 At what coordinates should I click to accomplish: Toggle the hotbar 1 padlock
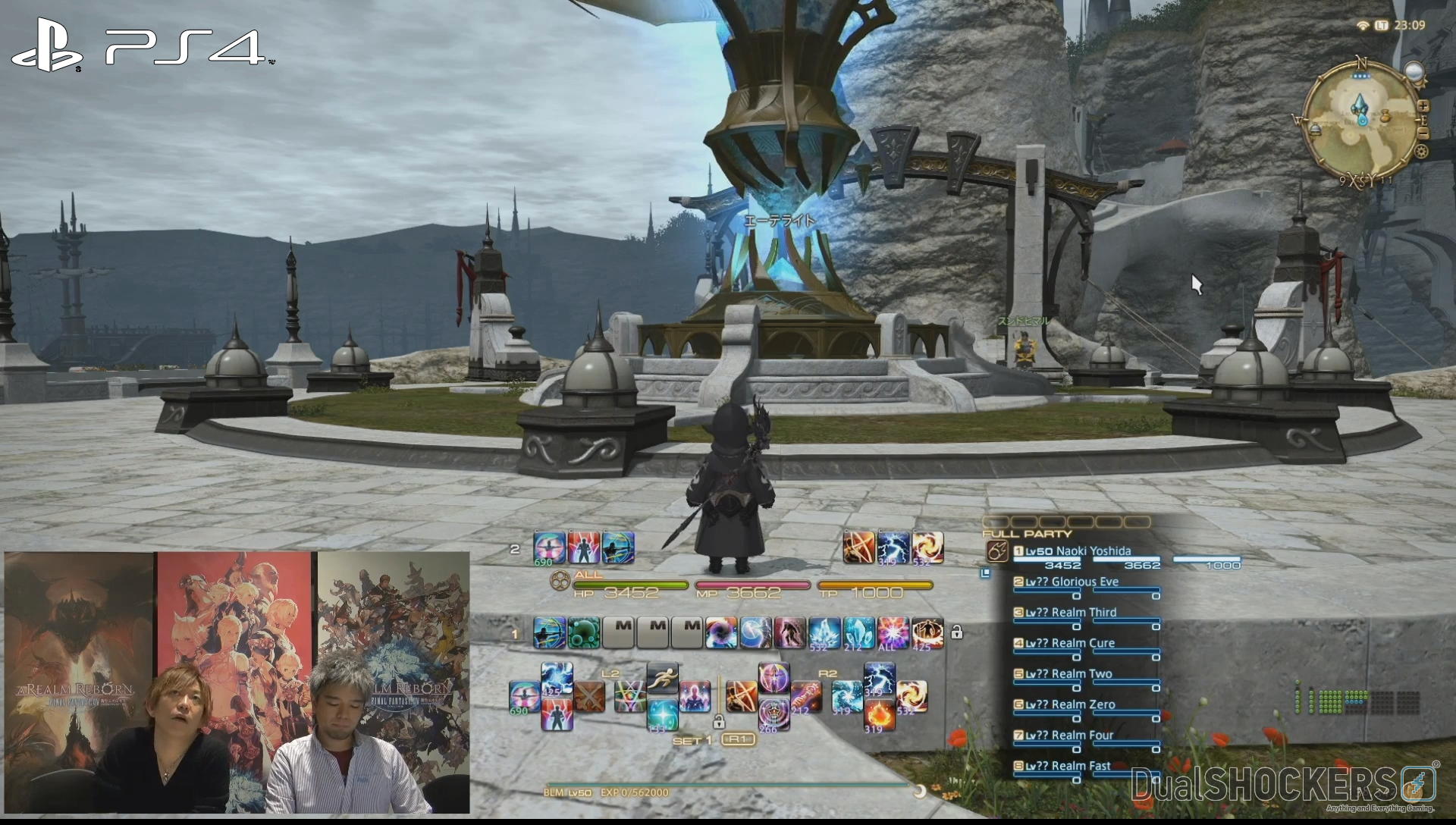click(x=957, y=632)
